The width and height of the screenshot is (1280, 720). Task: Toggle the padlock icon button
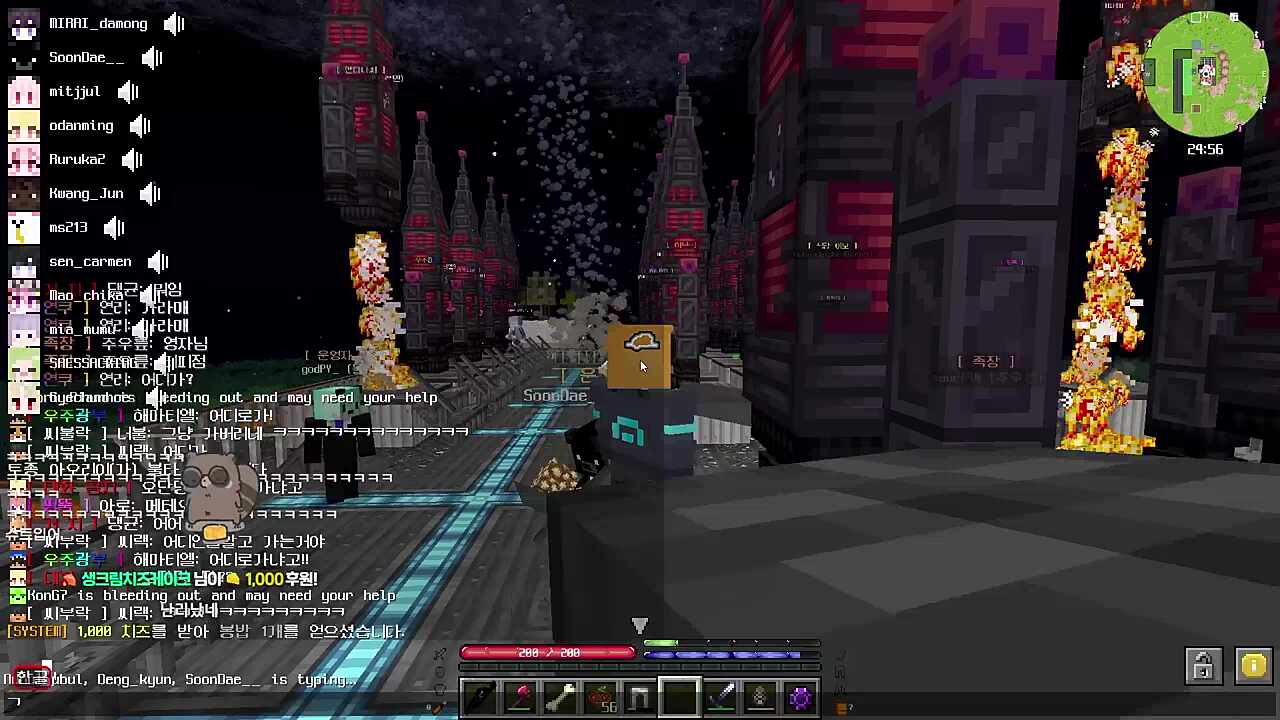pyautogui.click(x=1203, y=666)
